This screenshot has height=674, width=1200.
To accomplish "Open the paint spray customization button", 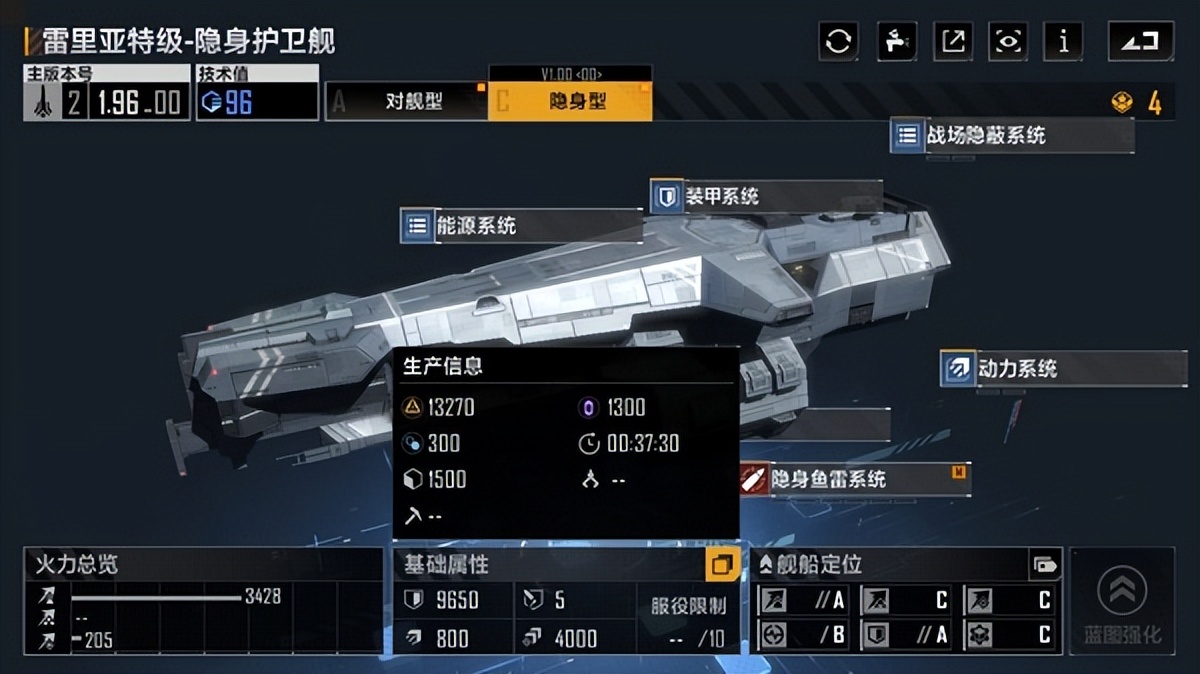I will 896,41.
